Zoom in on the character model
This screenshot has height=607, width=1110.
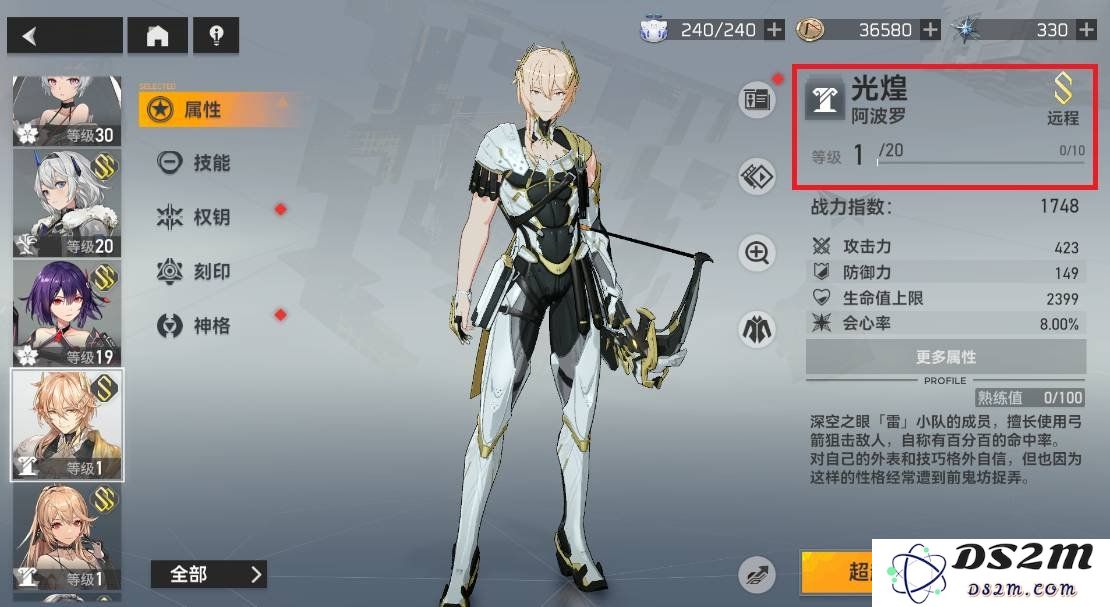click(x=757, y=253)
